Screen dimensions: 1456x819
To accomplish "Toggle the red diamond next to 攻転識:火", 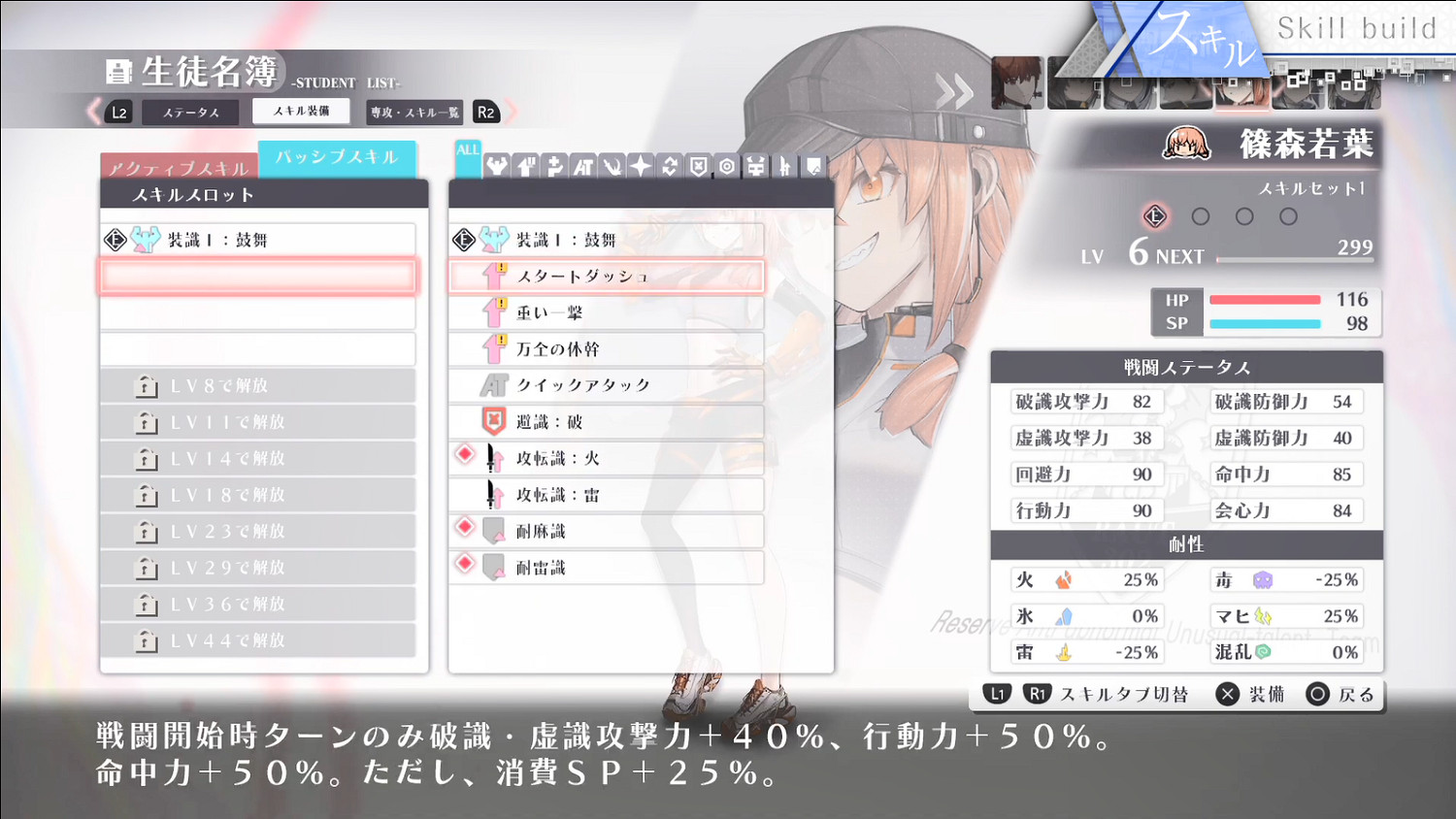I will pyautogui.click(x=464, y=455).
